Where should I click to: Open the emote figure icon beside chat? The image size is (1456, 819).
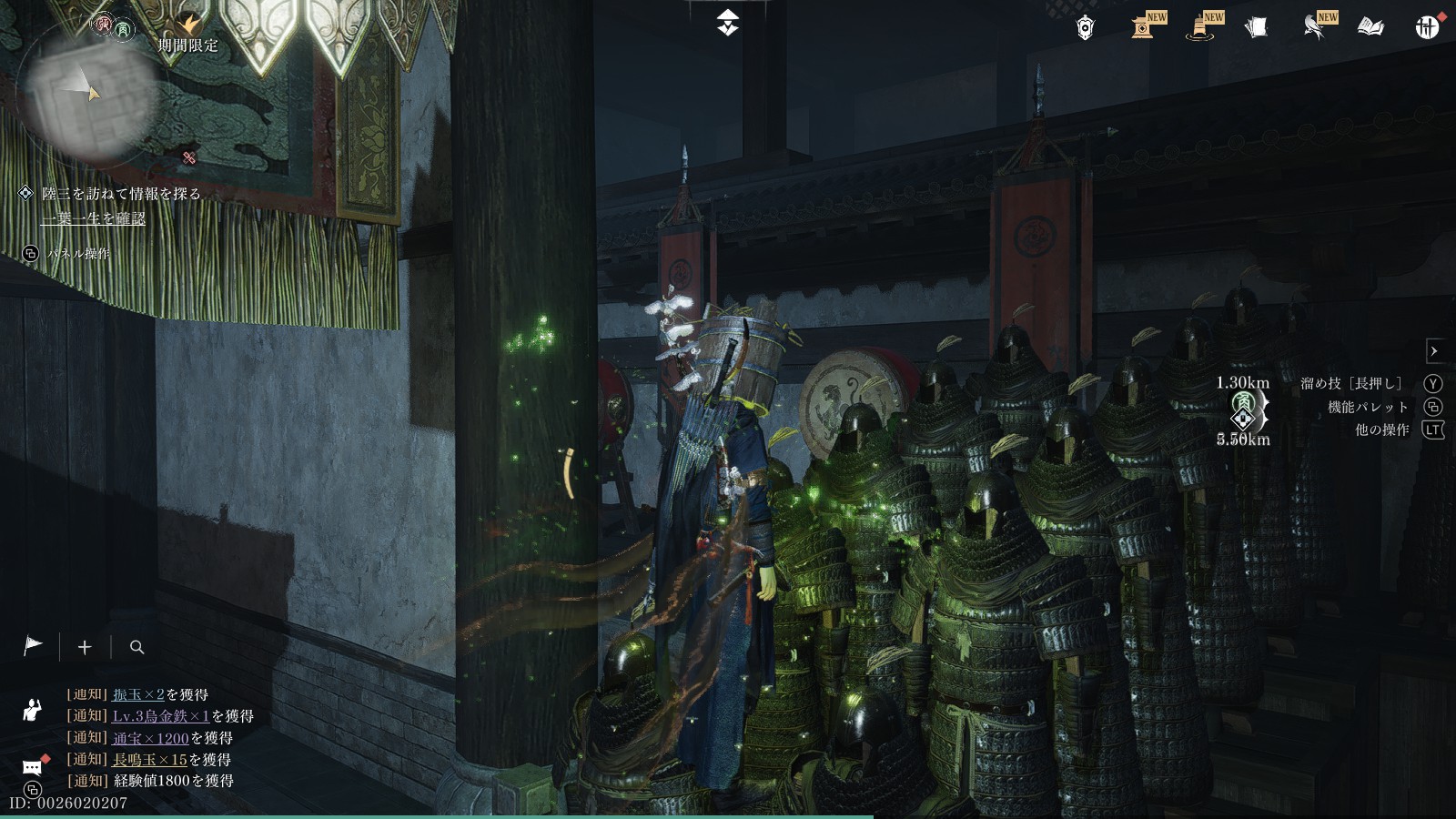(33, 709)
